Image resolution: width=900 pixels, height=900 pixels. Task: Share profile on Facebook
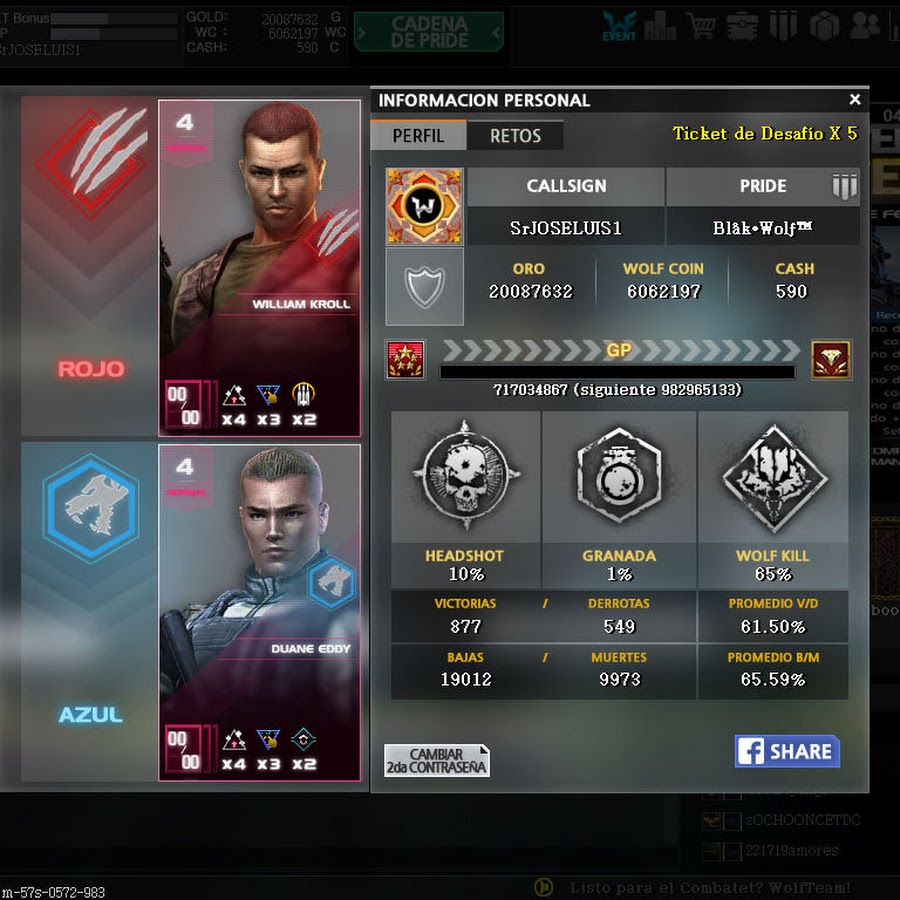point(787,752)
